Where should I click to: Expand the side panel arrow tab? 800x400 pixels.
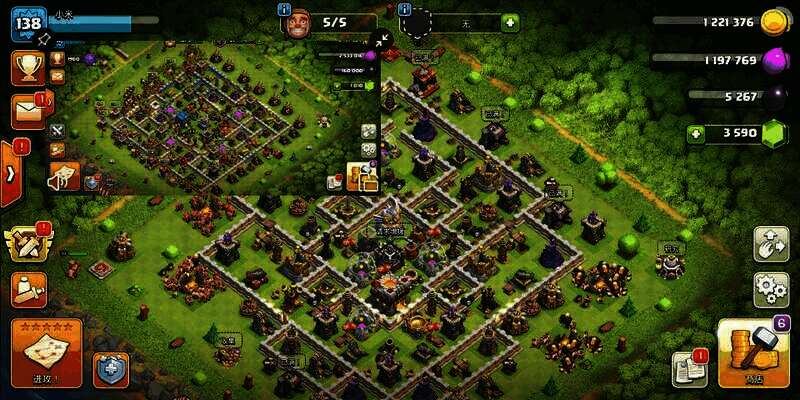[10, 172]
